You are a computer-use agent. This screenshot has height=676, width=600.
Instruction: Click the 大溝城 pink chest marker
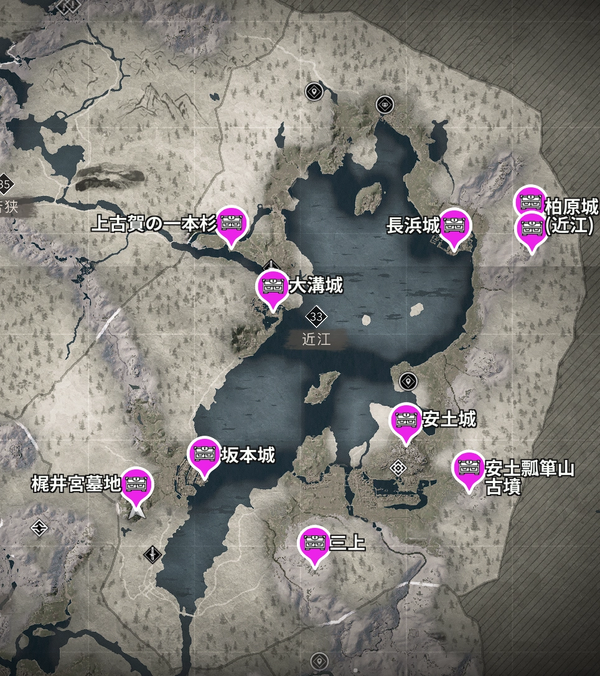(x=272, y=286)
